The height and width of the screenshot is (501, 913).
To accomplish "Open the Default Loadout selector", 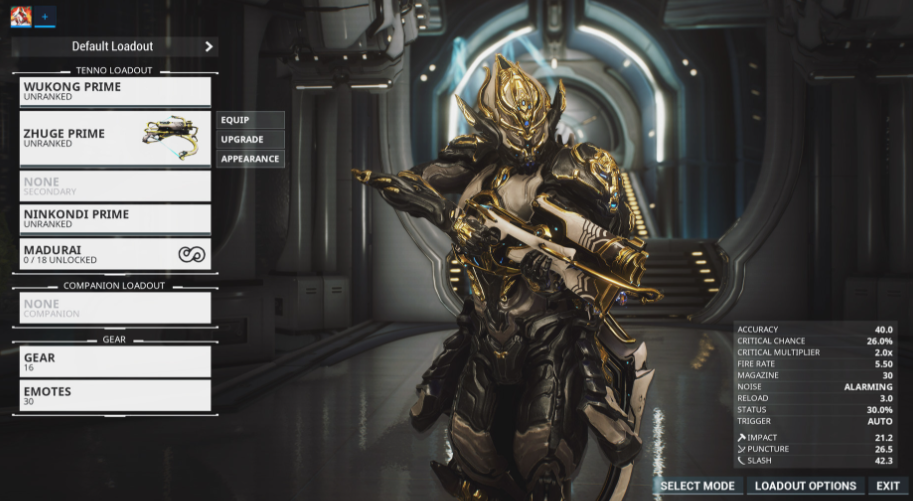I will [114, 46].
